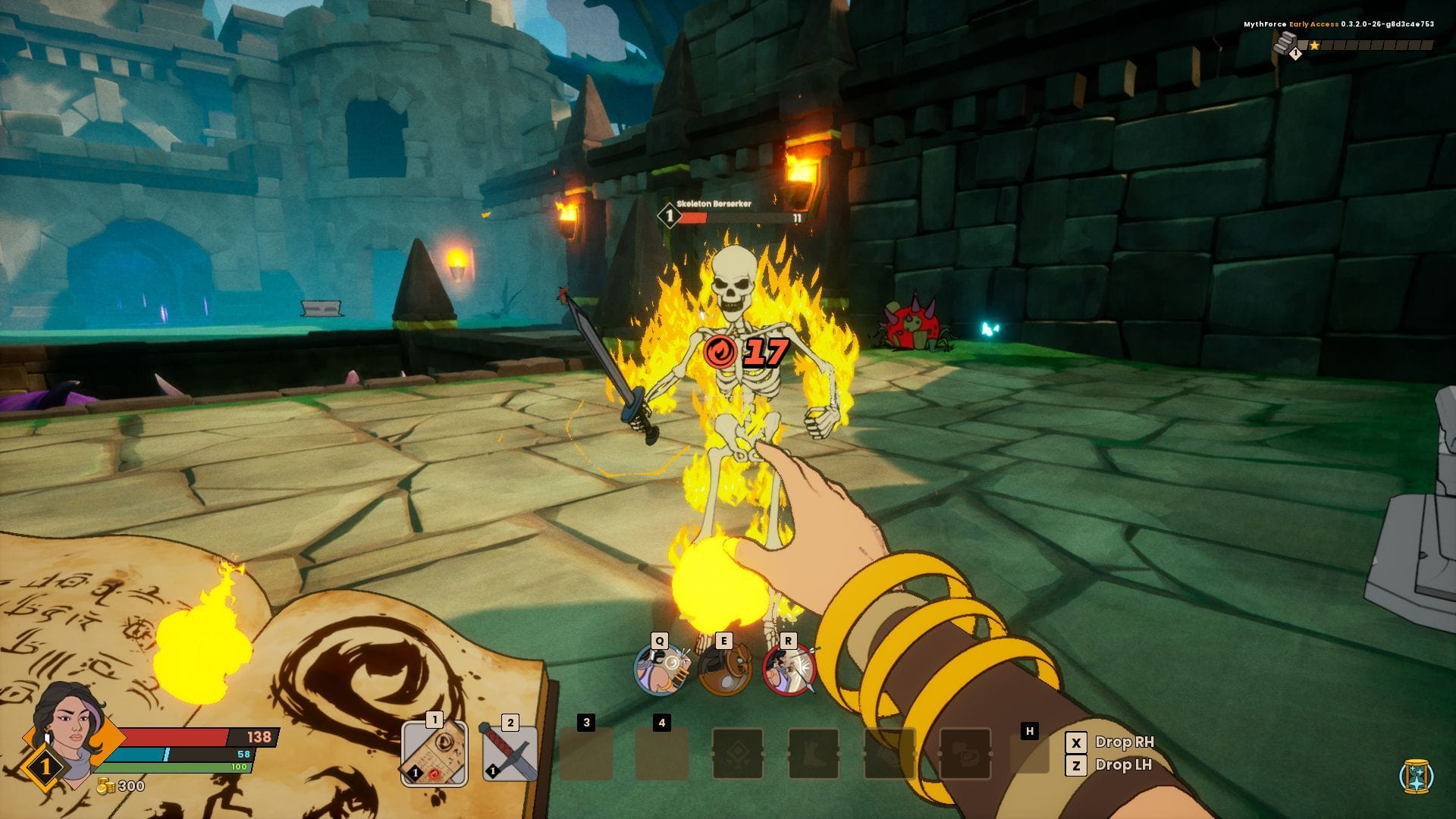Viewport: 1456px width, 819px height.
Task: Click the red health bar showing 138
Action: coord(190,736)
